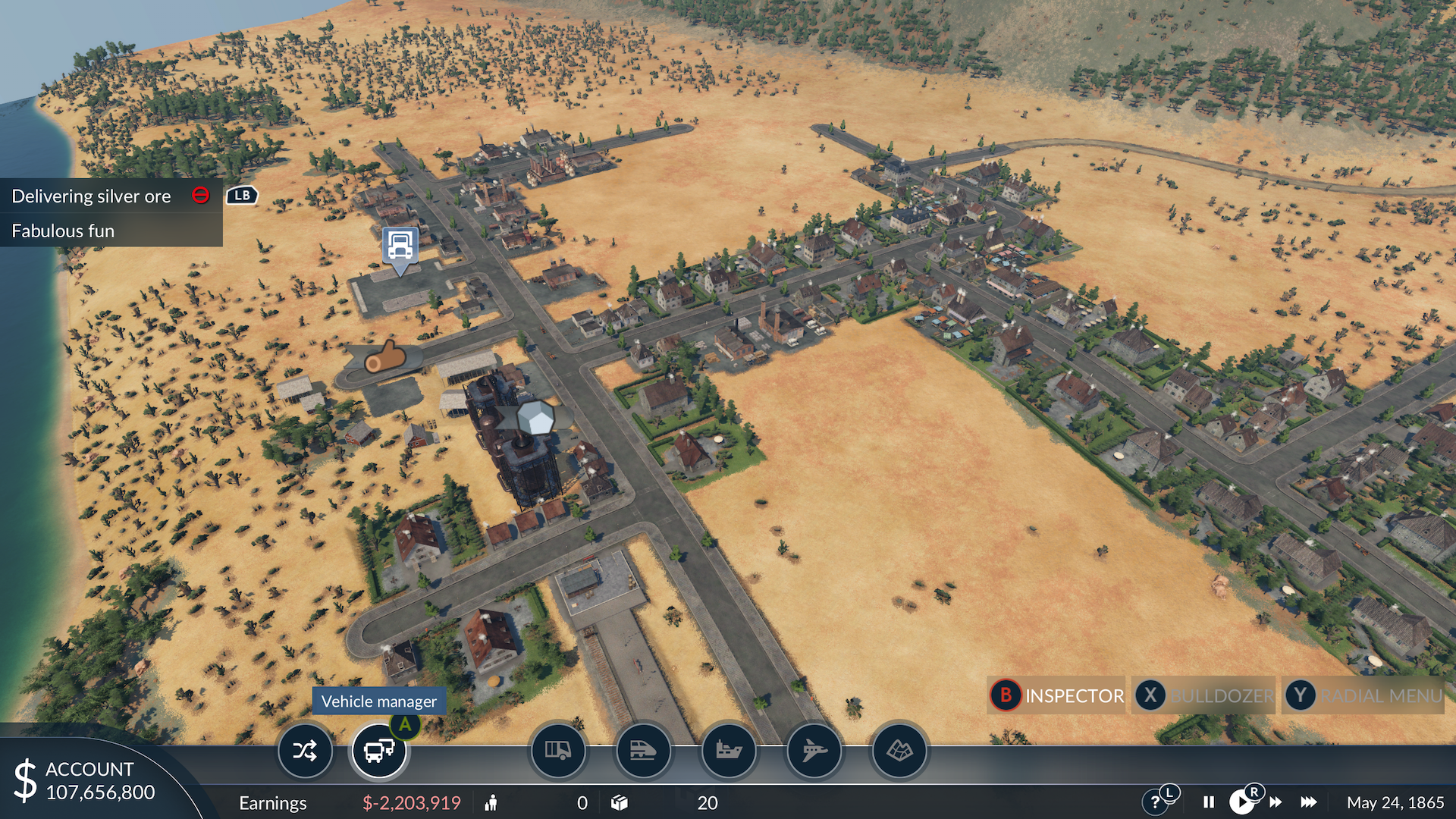1456x819 pixels.
Task: Activate the Inspector tool button
Action: point(1057,695)
